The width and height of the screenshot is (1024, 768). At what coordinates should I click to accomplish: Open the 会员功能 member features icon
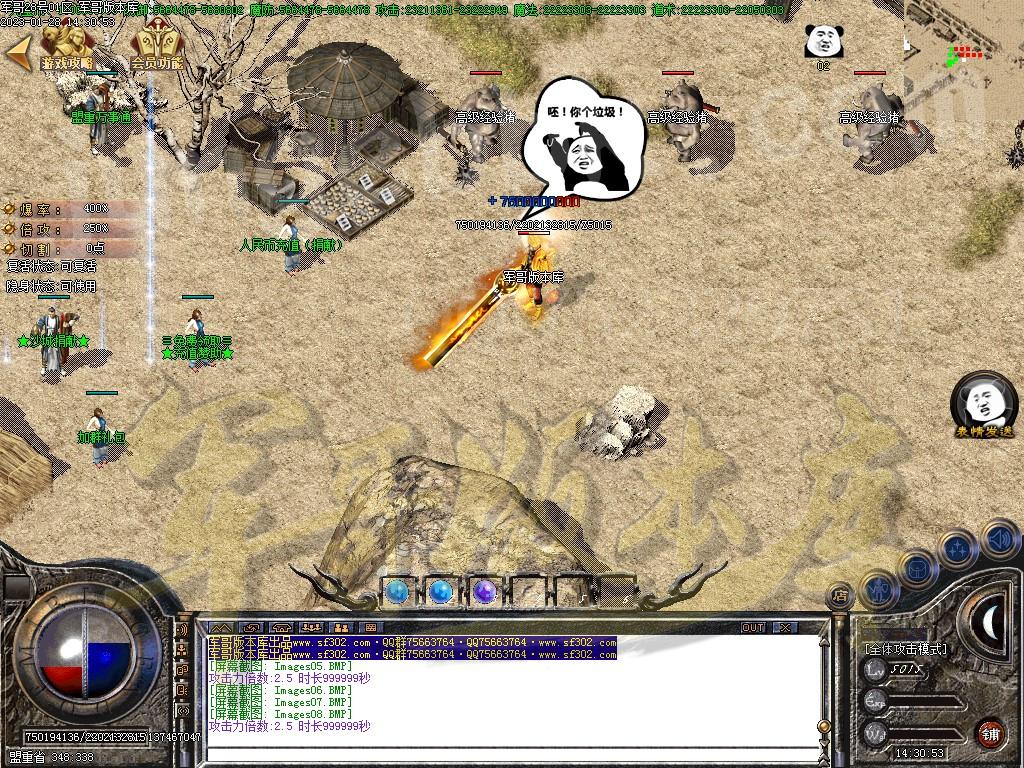[156, 47]
